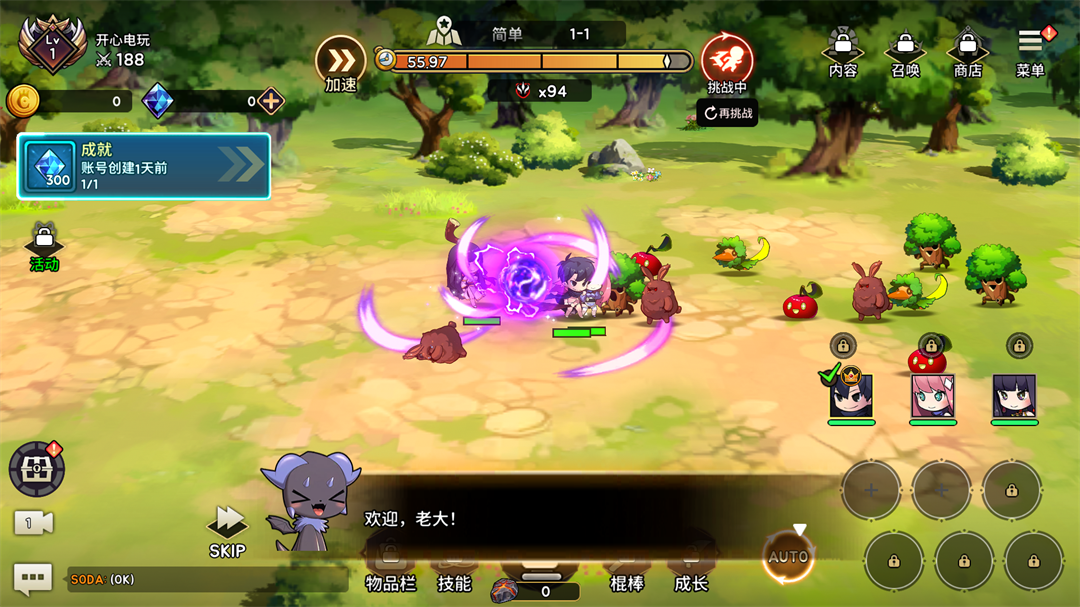Open the player level profile badge
The width and height of the screenshot is (1080, 607).
51,43
